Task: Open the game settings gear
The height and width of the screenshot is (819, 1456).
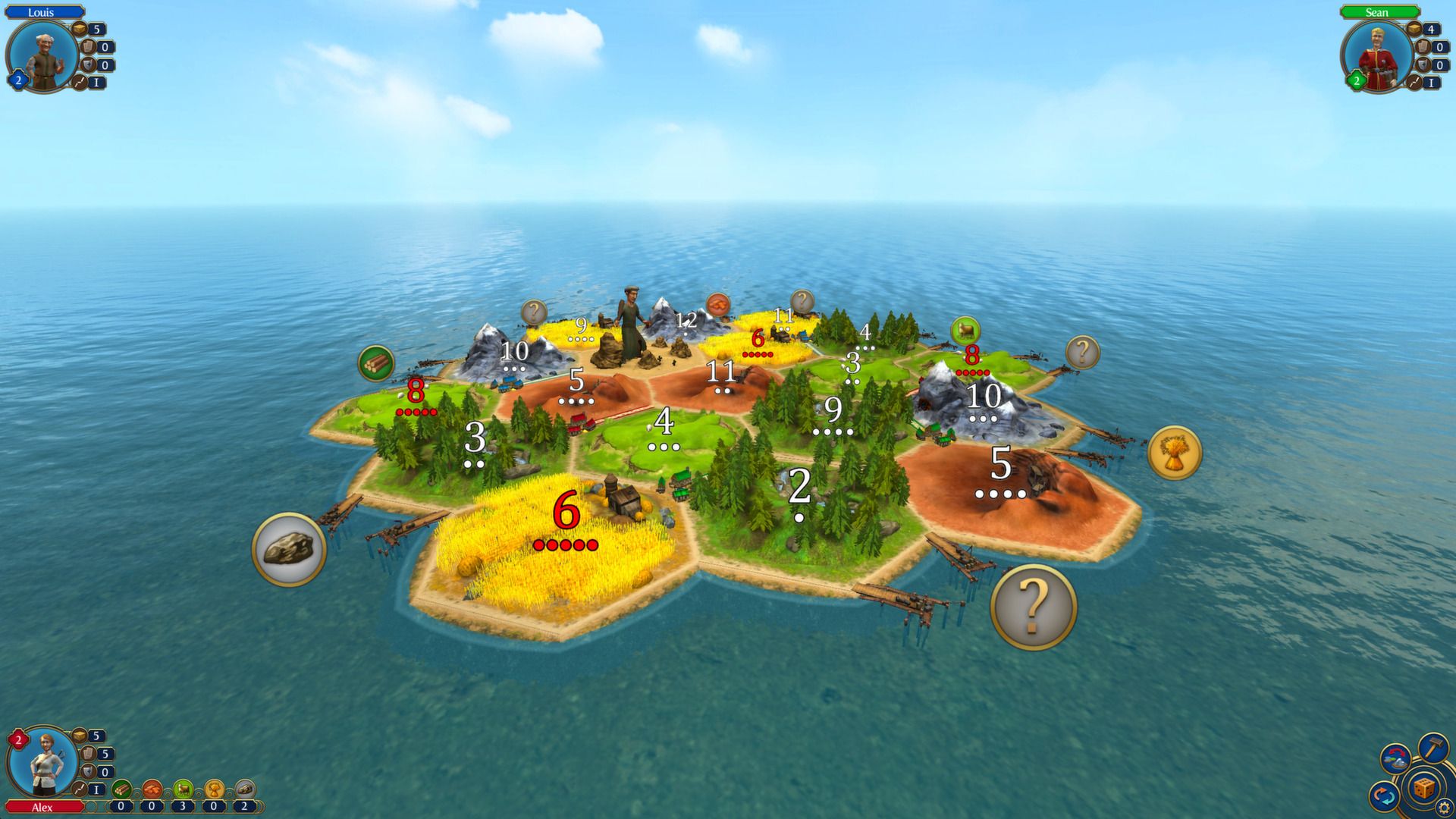Action: pyautogui.click(x=1443, y=806)
